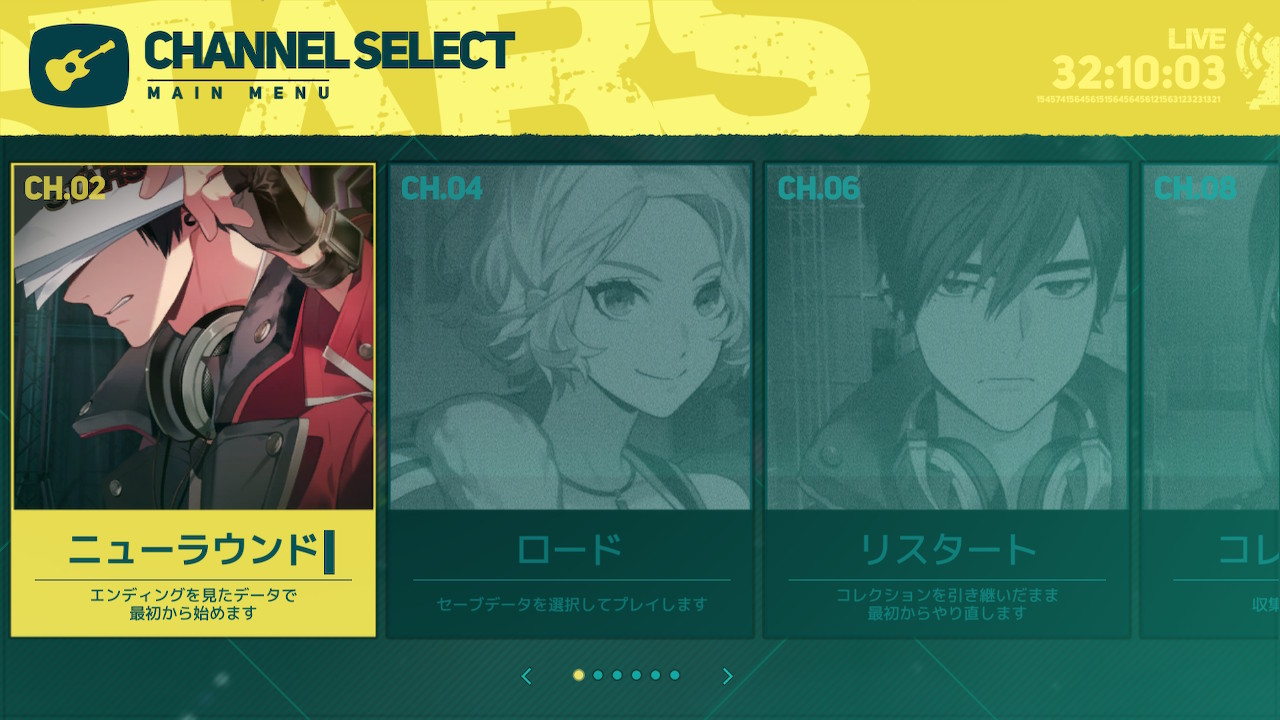This screenshot has width=1280, height=720.
Task: Choose the CH.04 ロード channel card
Action: coord(570,400)
